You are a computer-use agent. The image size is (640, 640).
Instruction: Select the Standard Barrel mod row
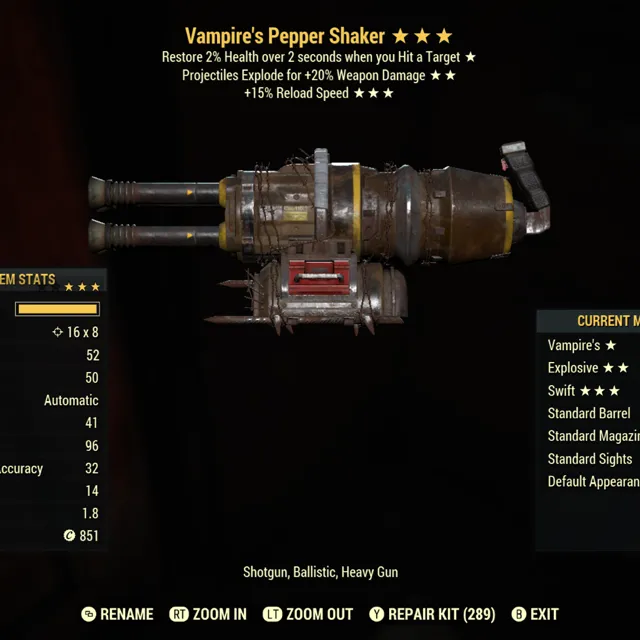coord(589,413)
